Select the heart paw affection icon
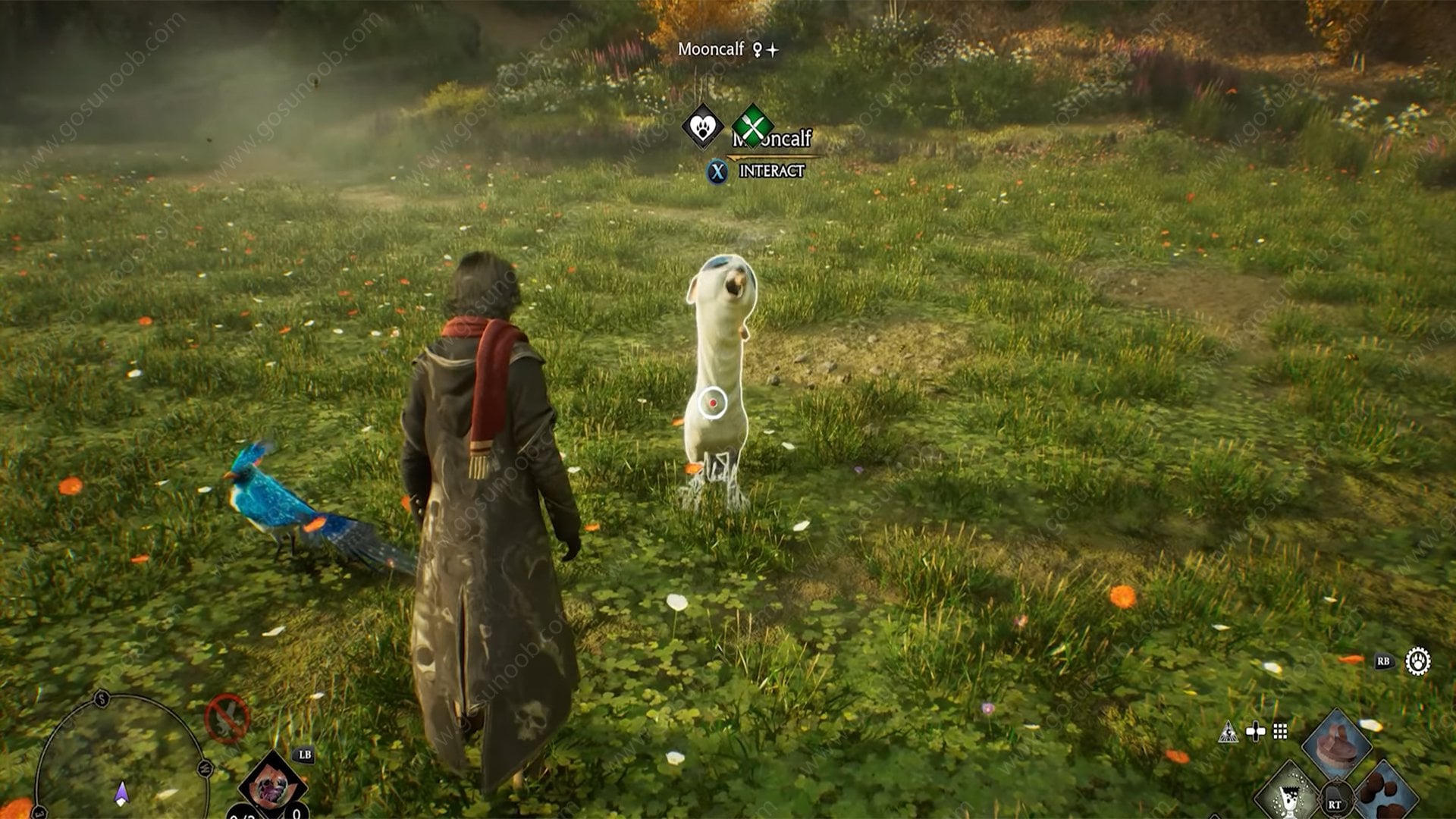This screenshot has height=819, width=1456. 703,127
